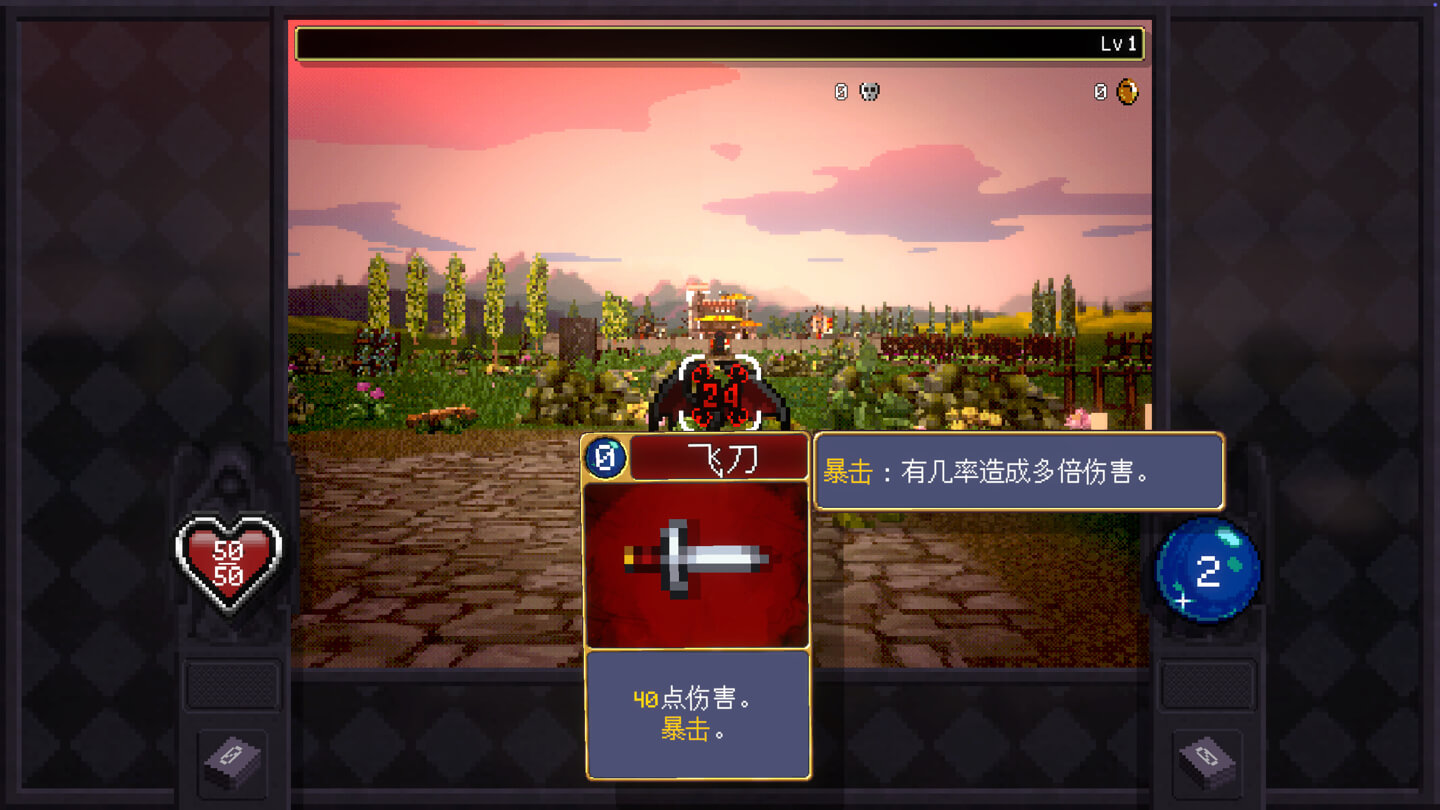This screenshot has width=1440, height=810.
Task: Click the skull kill counter icon
Action: click(x=869, y=91)
